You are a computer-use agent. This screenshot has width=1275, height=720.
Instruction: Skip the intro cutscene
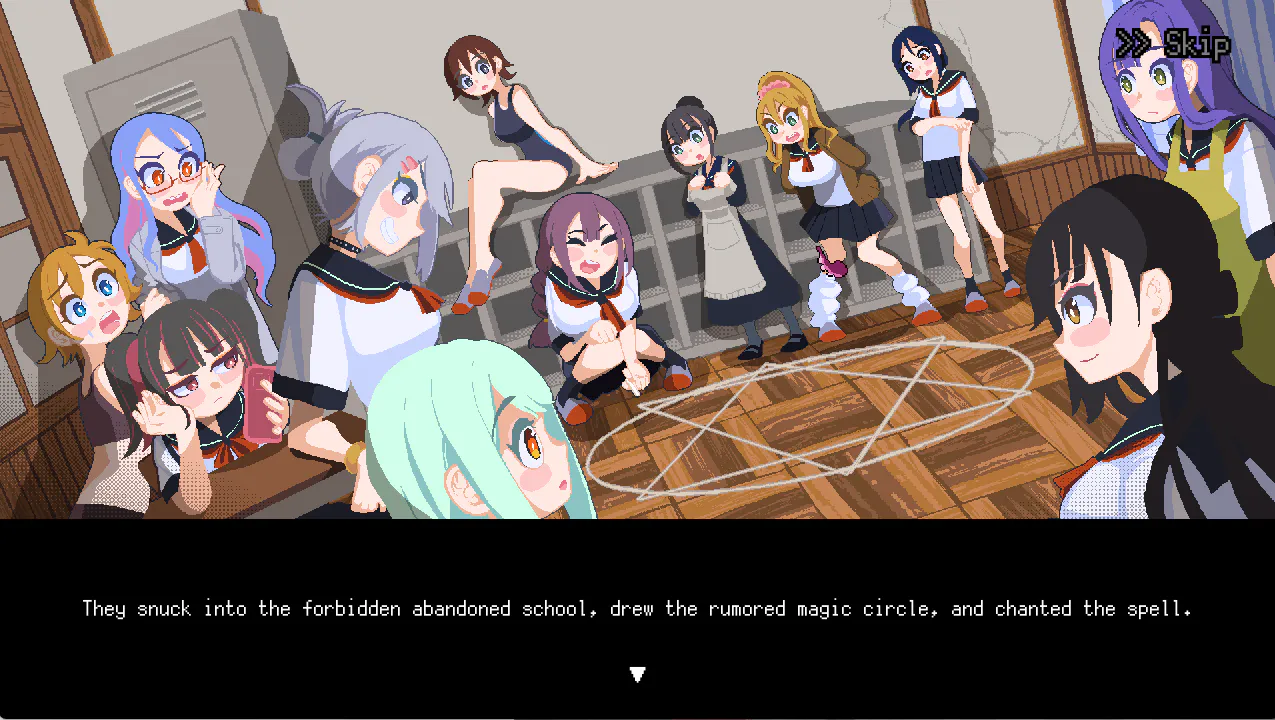[x=1172, y=44]
